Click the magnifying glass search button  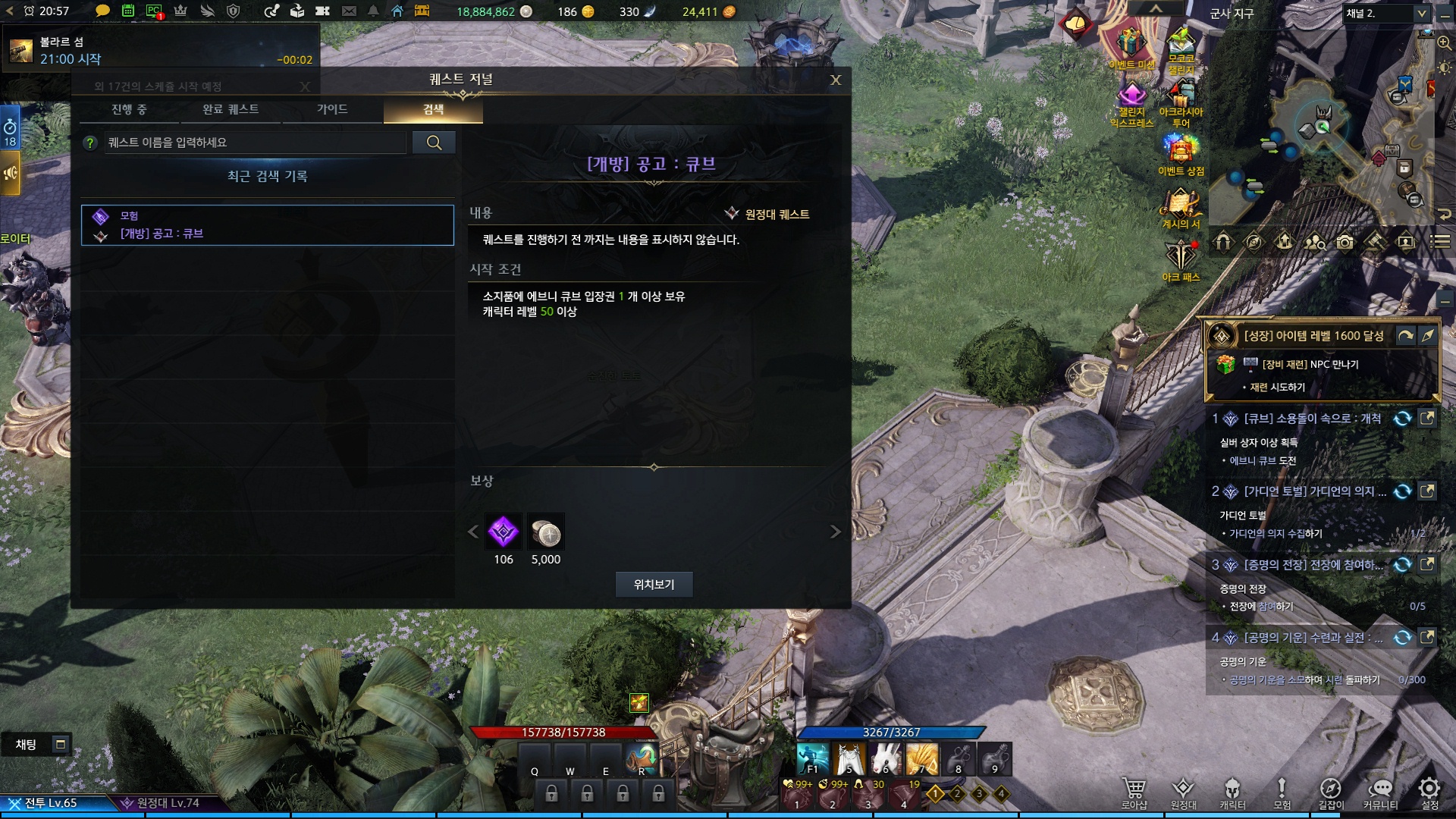pyautogui.click(x=434, y=143)
